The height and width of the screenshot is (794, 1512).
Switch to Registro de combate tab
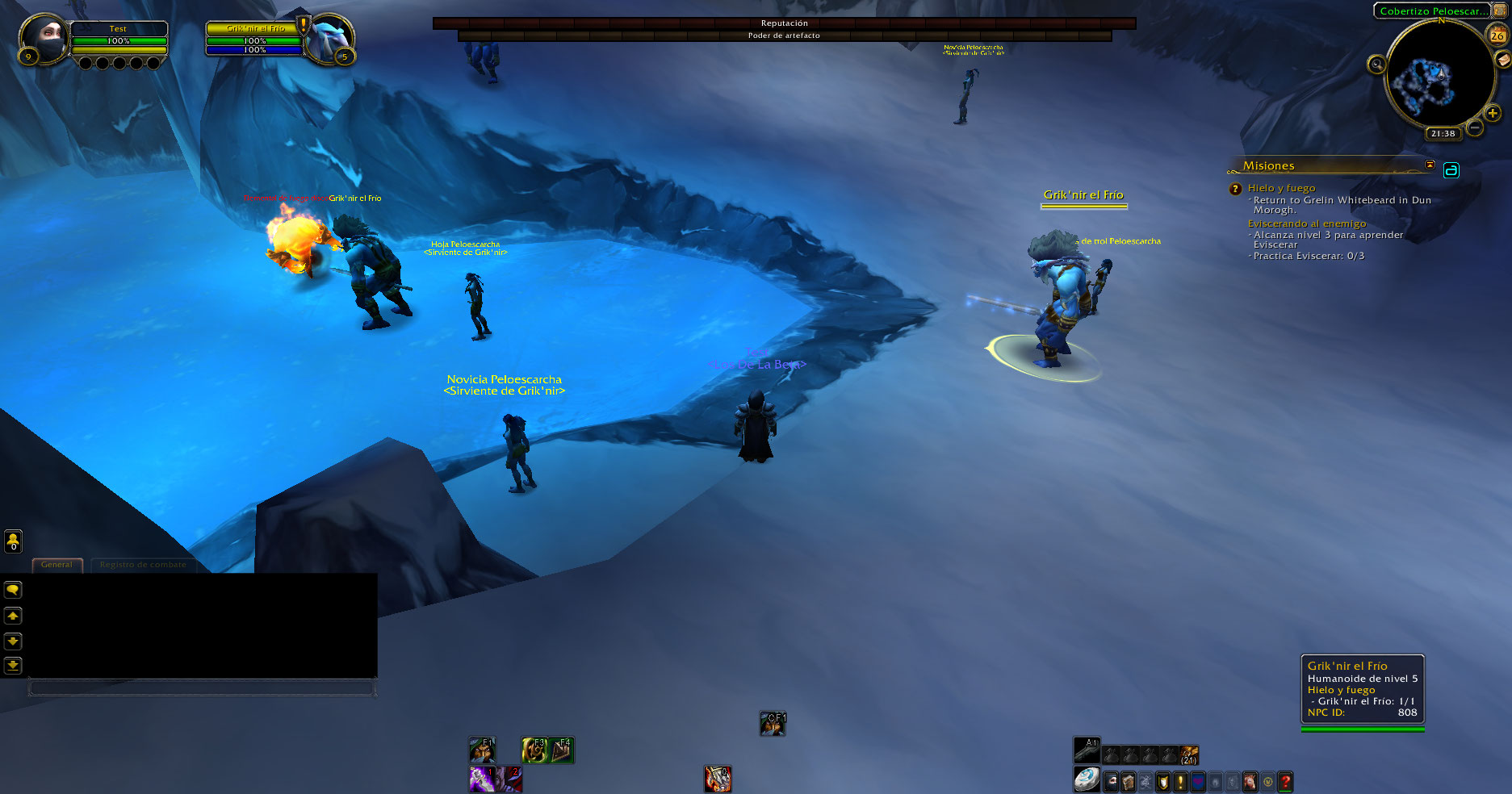[x=143, y=565]
